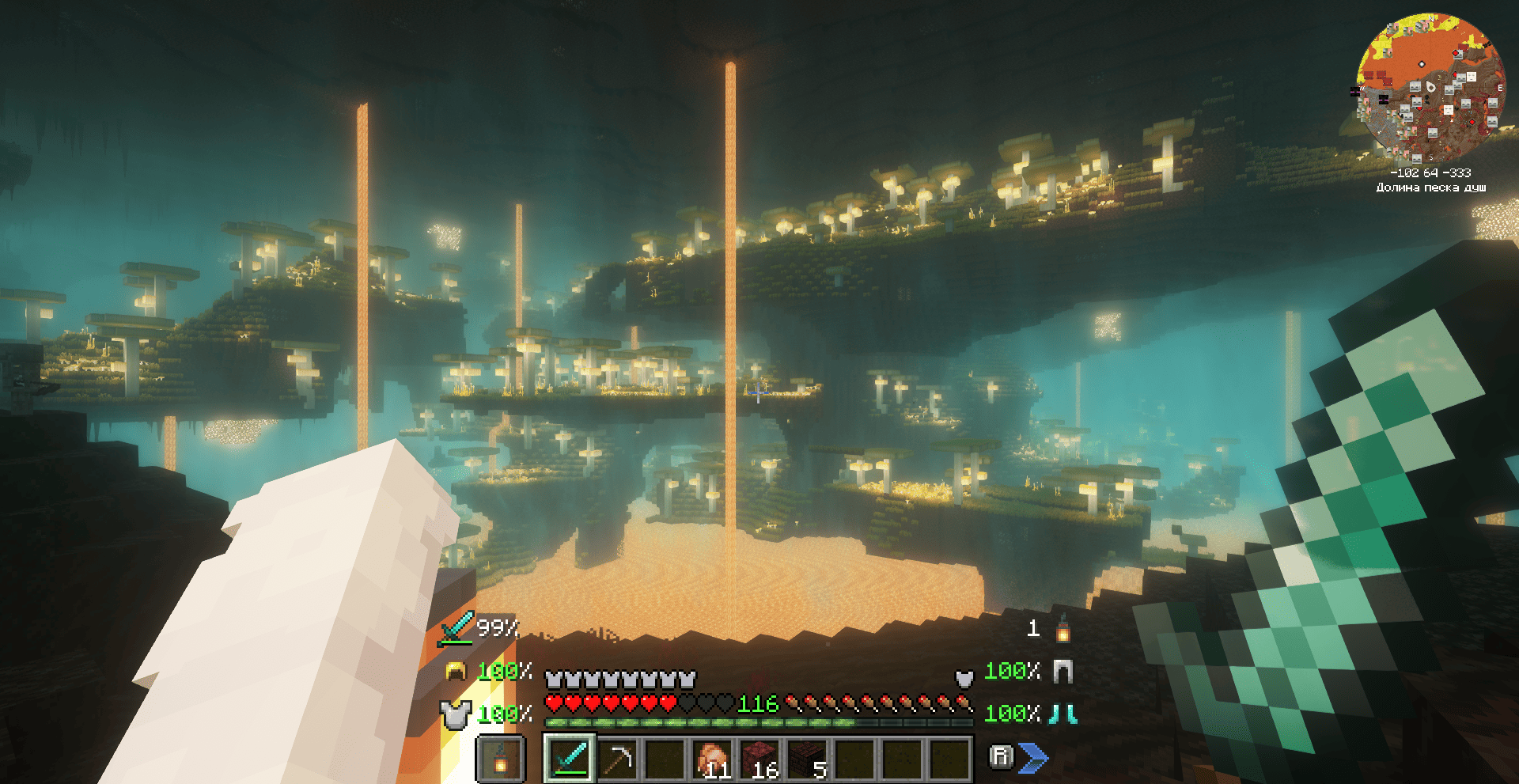
Task: Click the lantern count icon above leggings
Action: 1063,630
